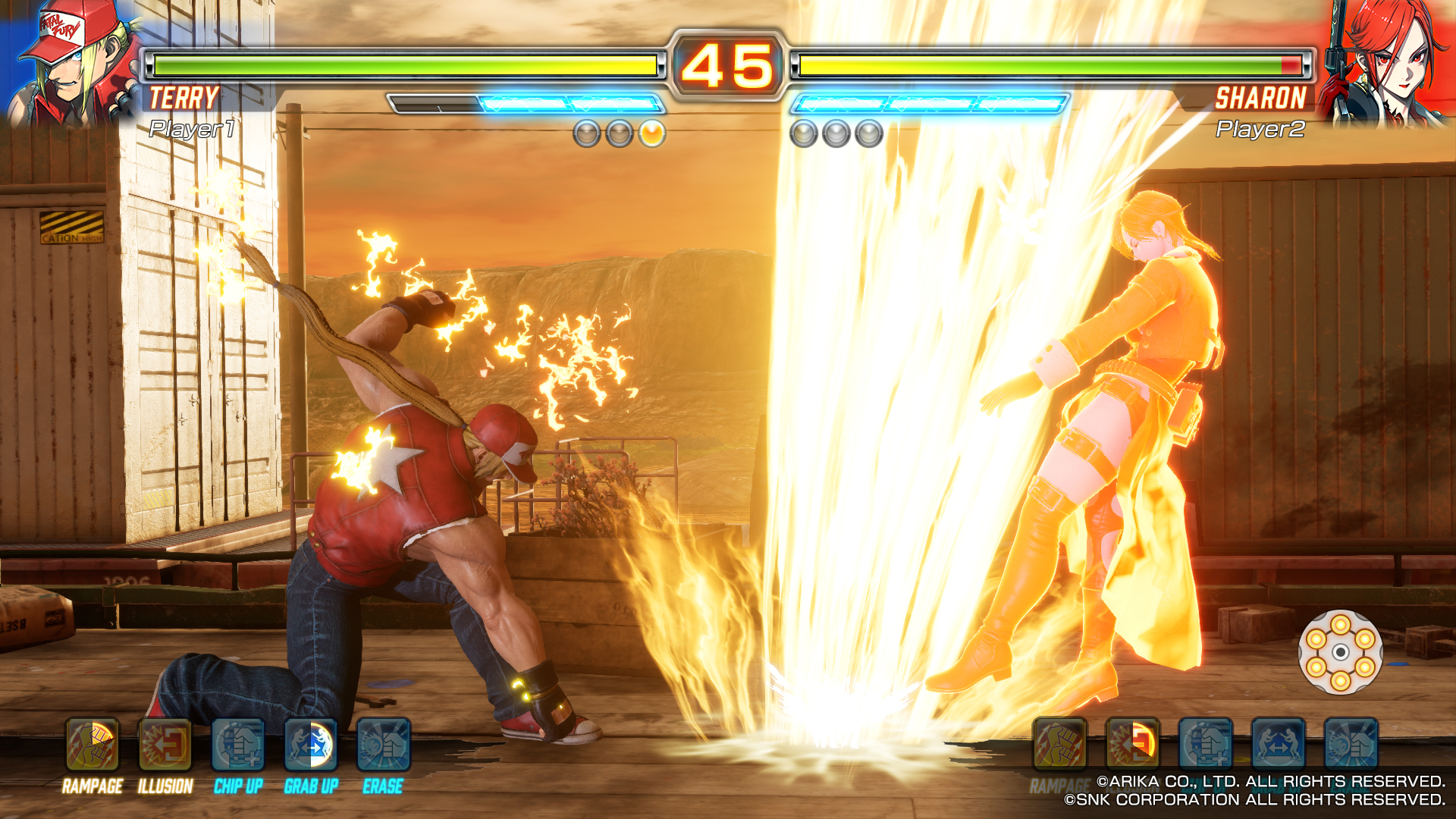Toggle Sharon's first stock orb
1456x819 pixels.
point(804,134)
